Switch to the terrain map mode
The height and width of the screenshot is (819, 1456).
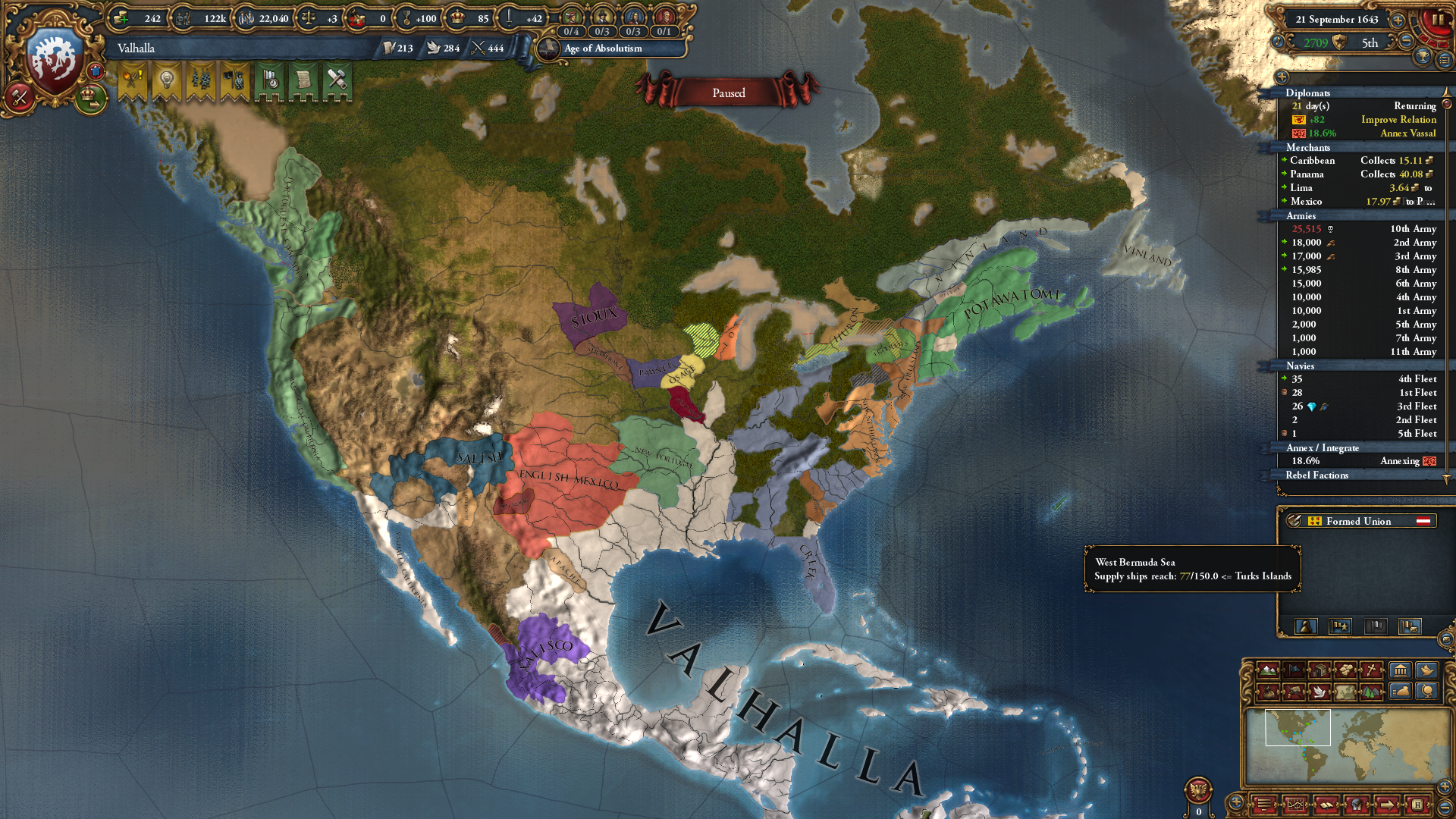[1268, 670]
